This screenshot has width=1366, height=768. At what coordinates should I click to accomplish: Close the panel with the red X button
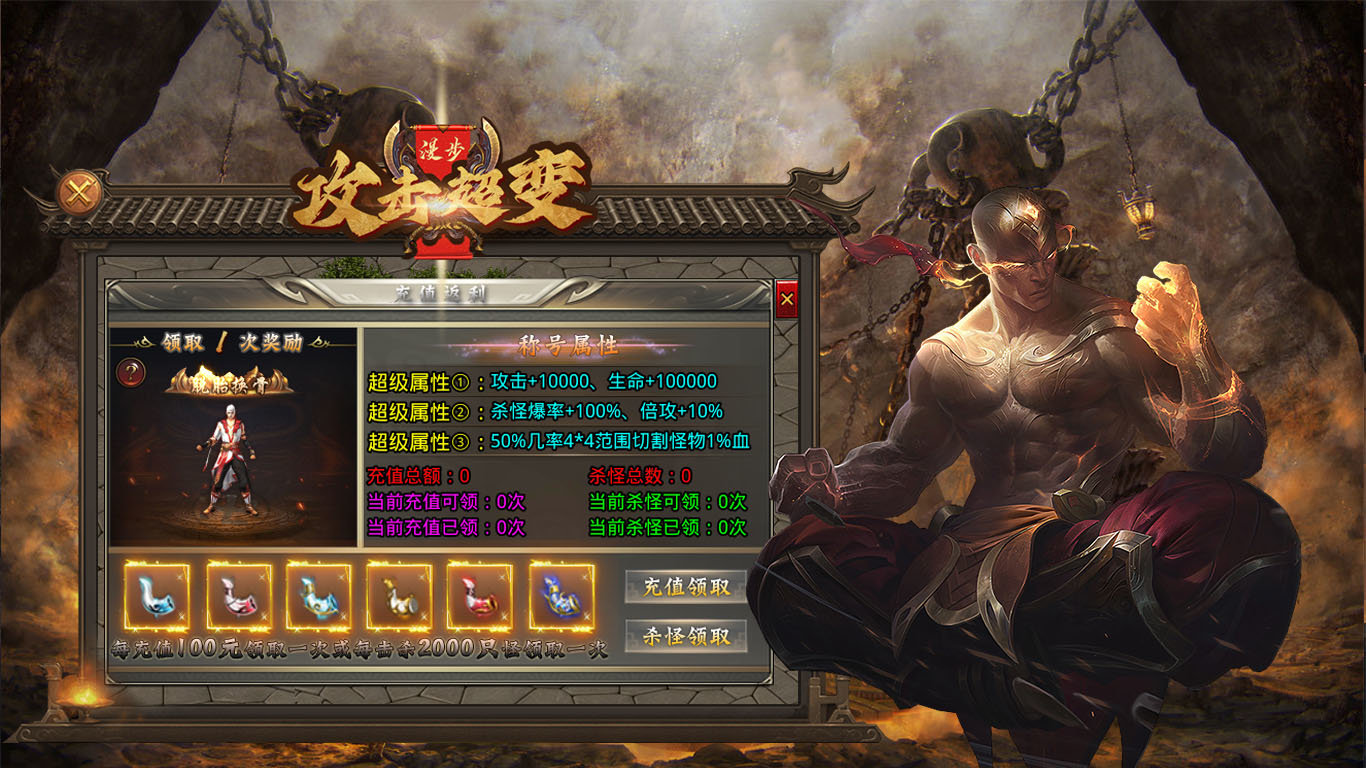pyautogui.click(x=787, y=299)
